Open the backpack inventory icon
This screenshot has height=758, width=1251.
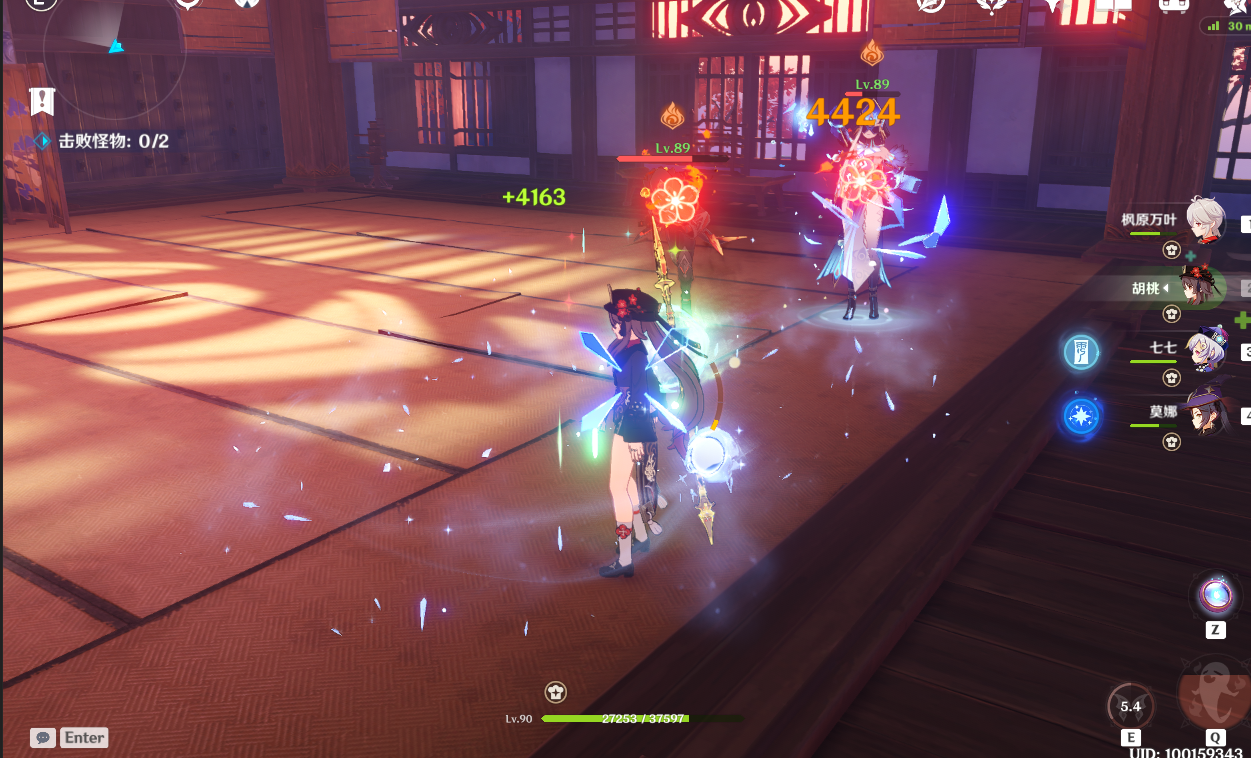pyautogui.click(x=1173, y=6)
